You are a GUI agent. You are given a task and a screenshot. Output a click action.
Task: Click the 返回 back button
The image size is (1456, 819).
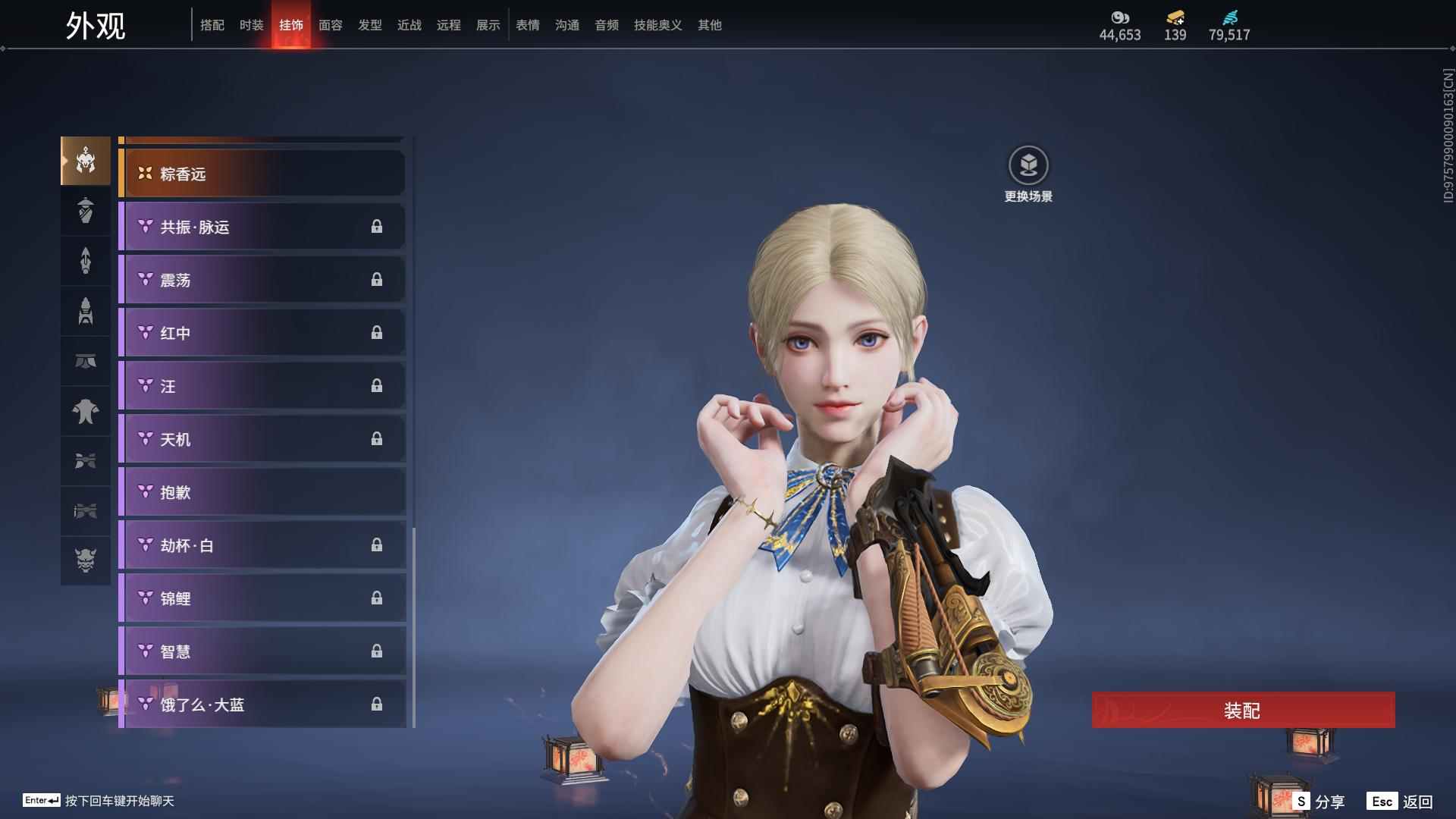click(x=1400, y=802)
